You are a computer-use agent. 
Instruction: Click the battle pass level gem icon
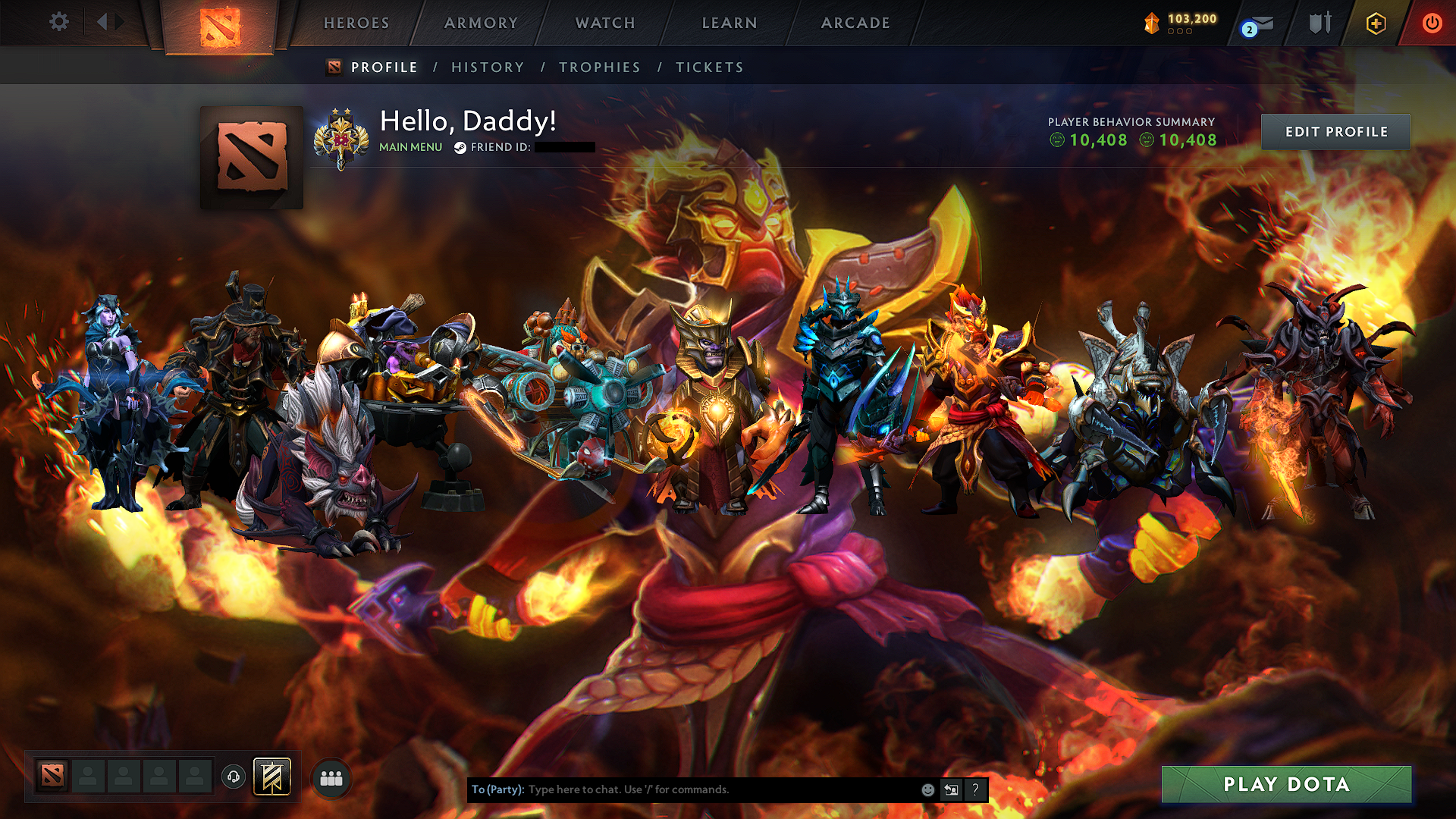point(1151,22)
